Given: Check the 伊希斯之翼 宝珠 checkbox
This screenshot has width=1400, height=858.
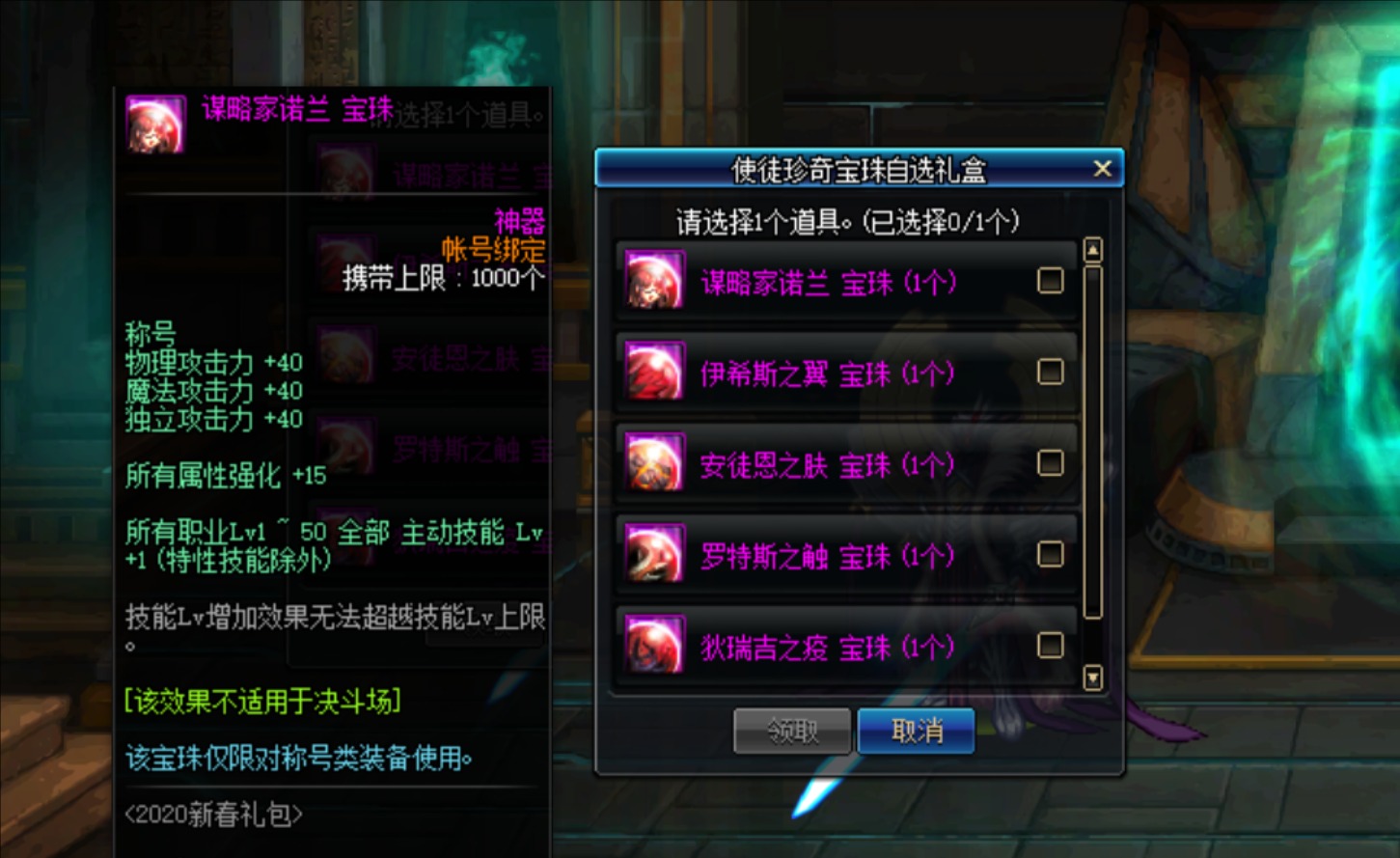Looking at the screenshot, I should click(x=1050, y=371).
